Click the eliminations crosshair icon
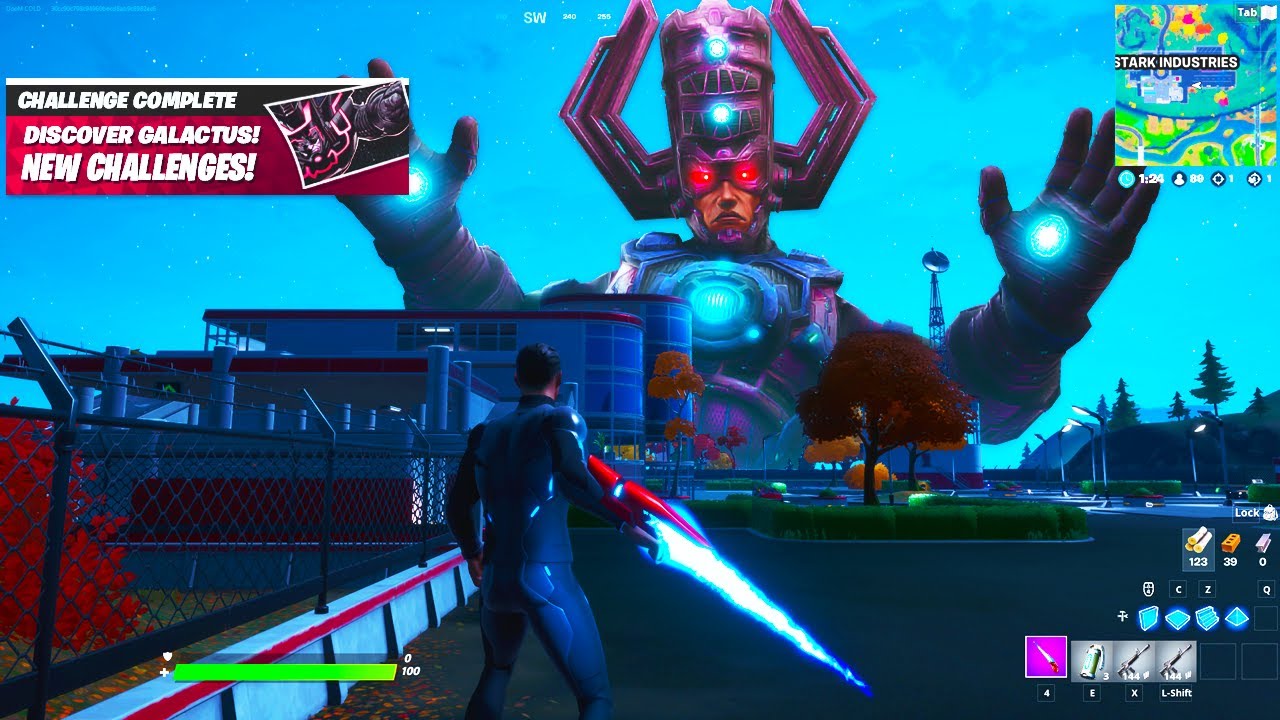 1219,179
